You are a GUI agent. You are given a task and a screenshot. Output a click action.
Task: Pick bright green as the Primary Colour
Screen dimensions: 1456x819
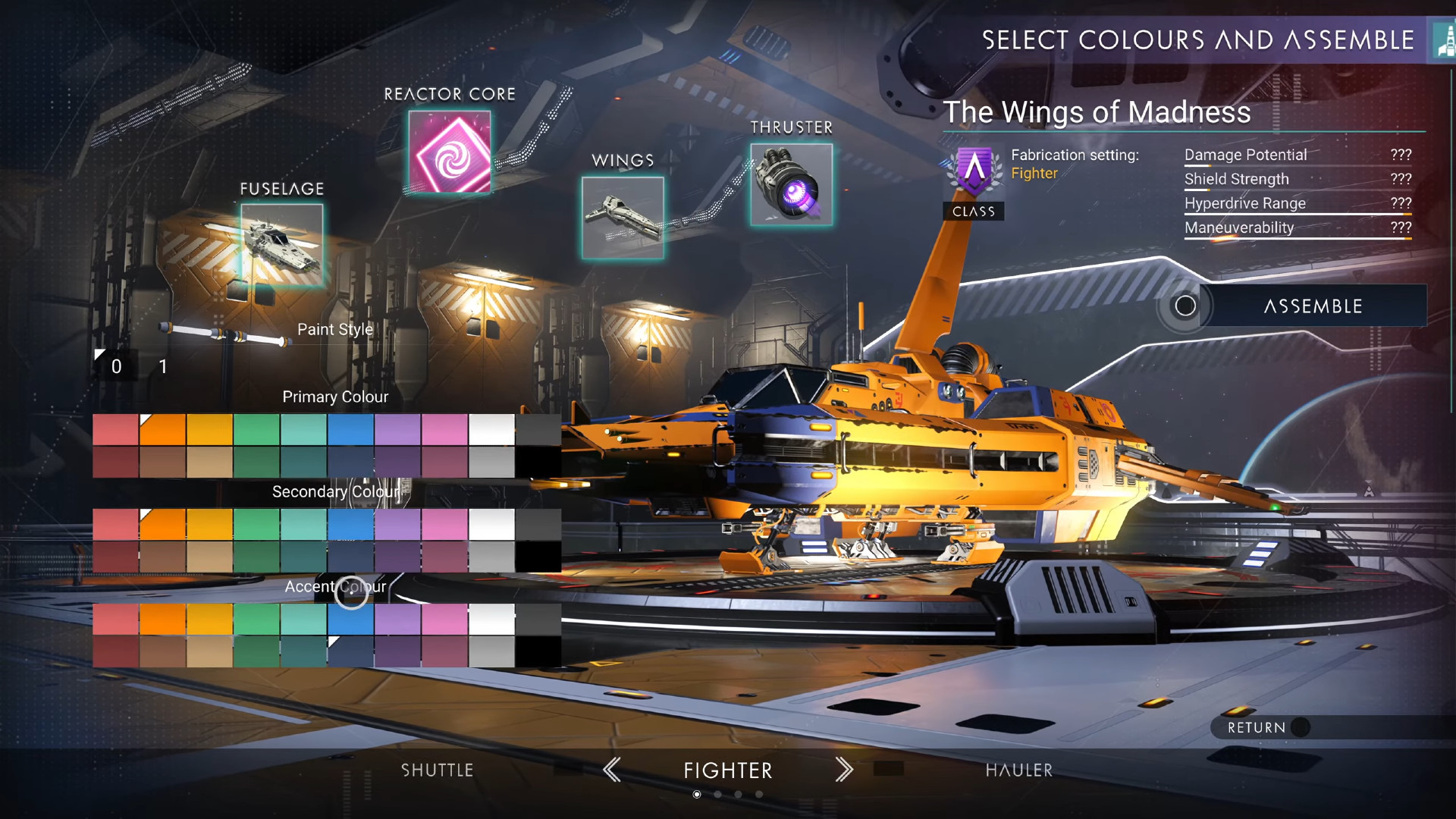click(x=256, y=429)
